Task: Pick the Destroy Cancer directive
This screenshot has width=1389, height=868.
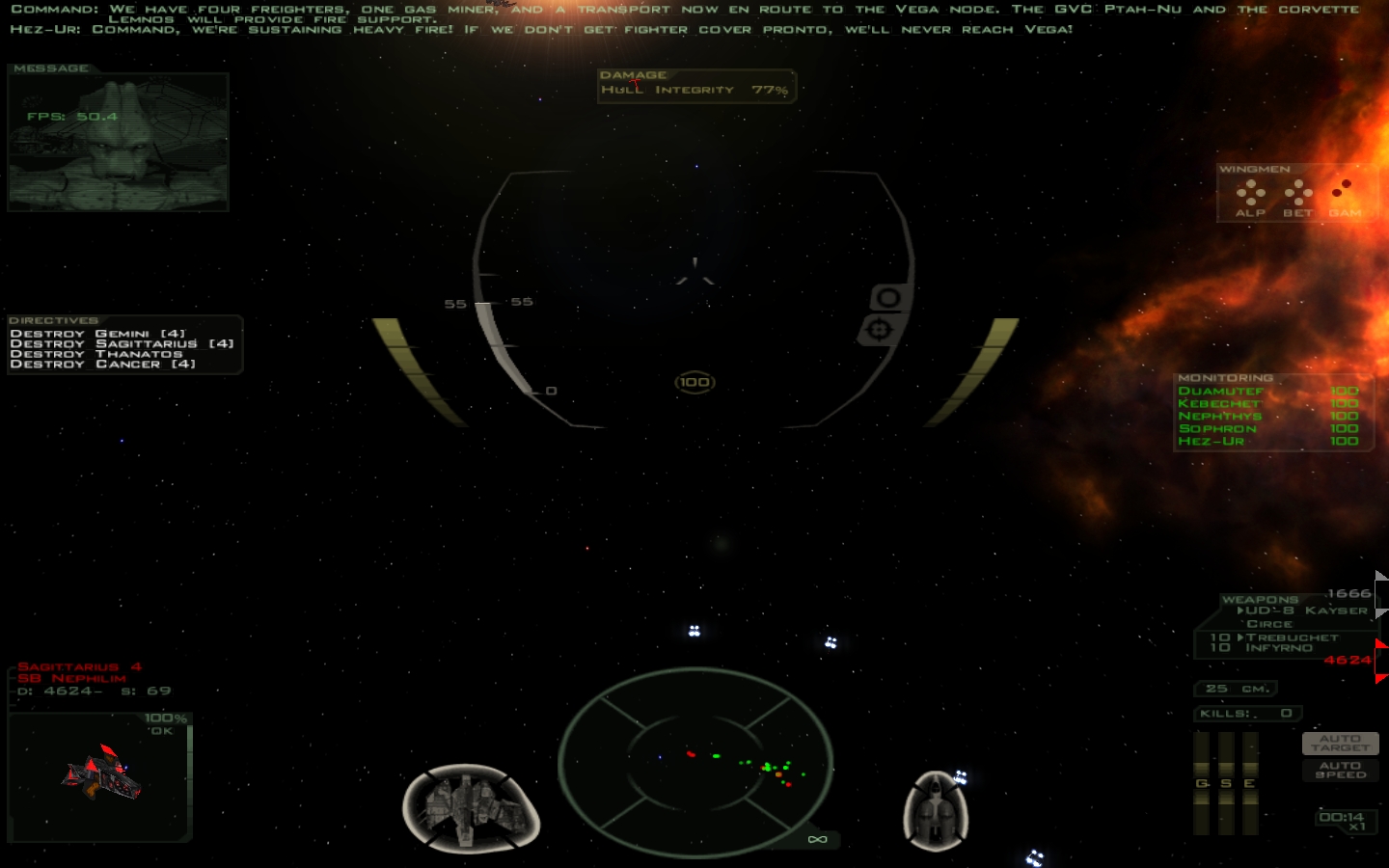Action: pos(102,365)
